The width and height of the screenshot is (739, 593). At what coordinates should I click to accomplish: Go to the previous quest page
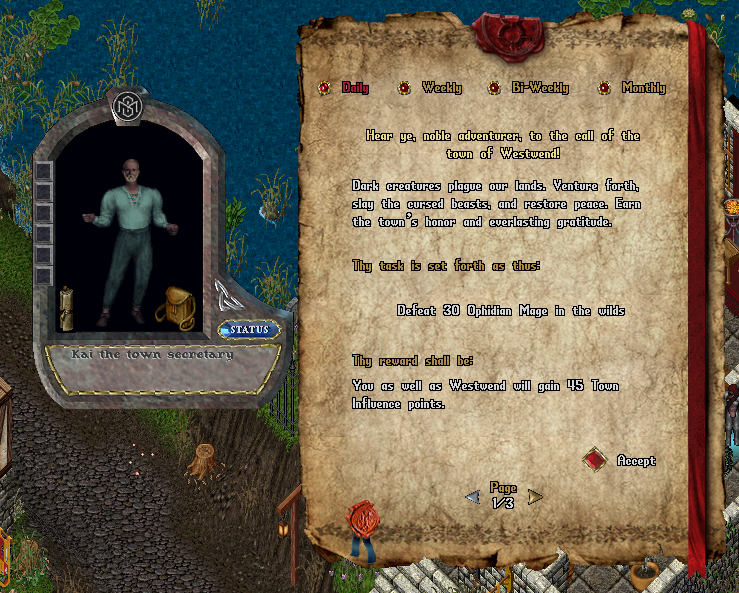472,497
